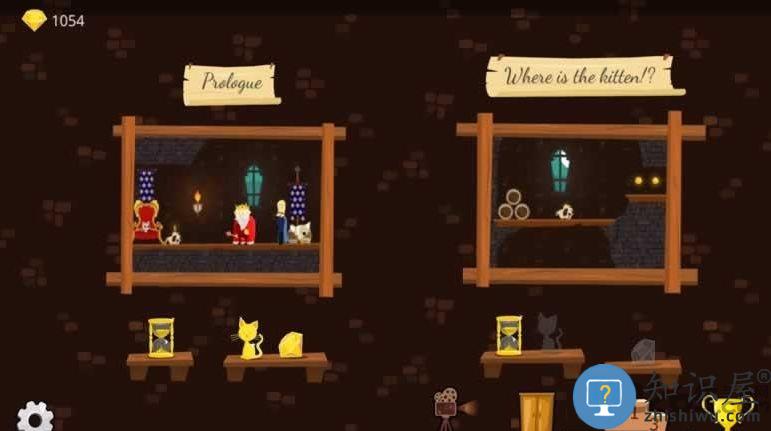
Task: Open settings with the gear icon
Action: tap(35, 416)
